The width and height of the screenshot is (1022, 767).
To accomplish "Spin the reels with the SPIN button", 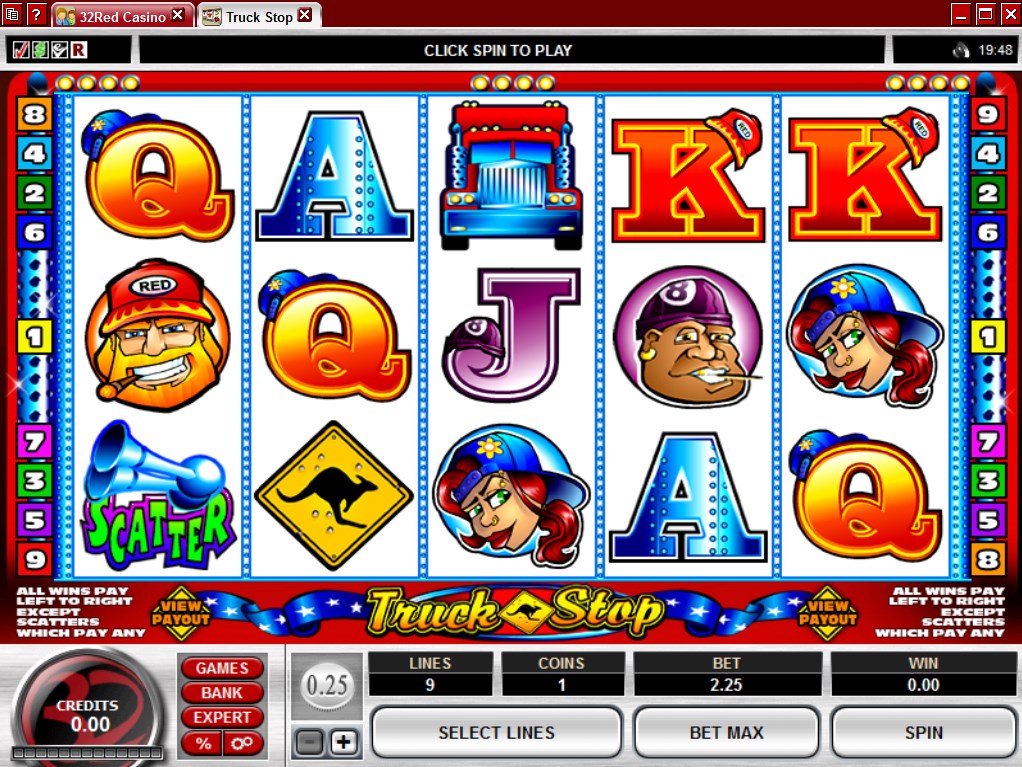I will coord(924,733).
